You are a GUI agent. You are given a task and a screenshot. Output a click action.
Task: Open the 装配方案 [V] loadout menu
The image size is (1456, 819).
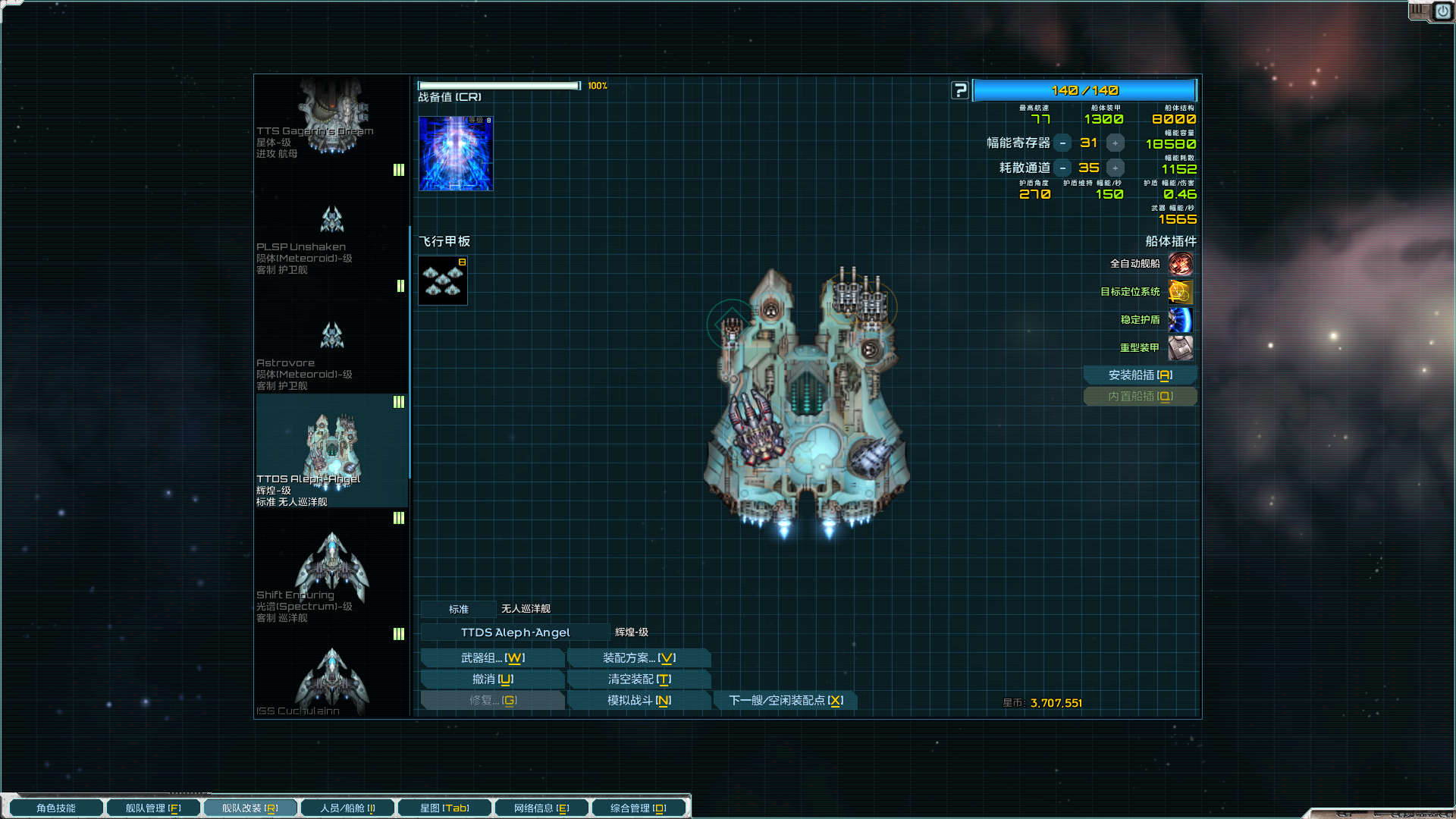coord(639,657)
